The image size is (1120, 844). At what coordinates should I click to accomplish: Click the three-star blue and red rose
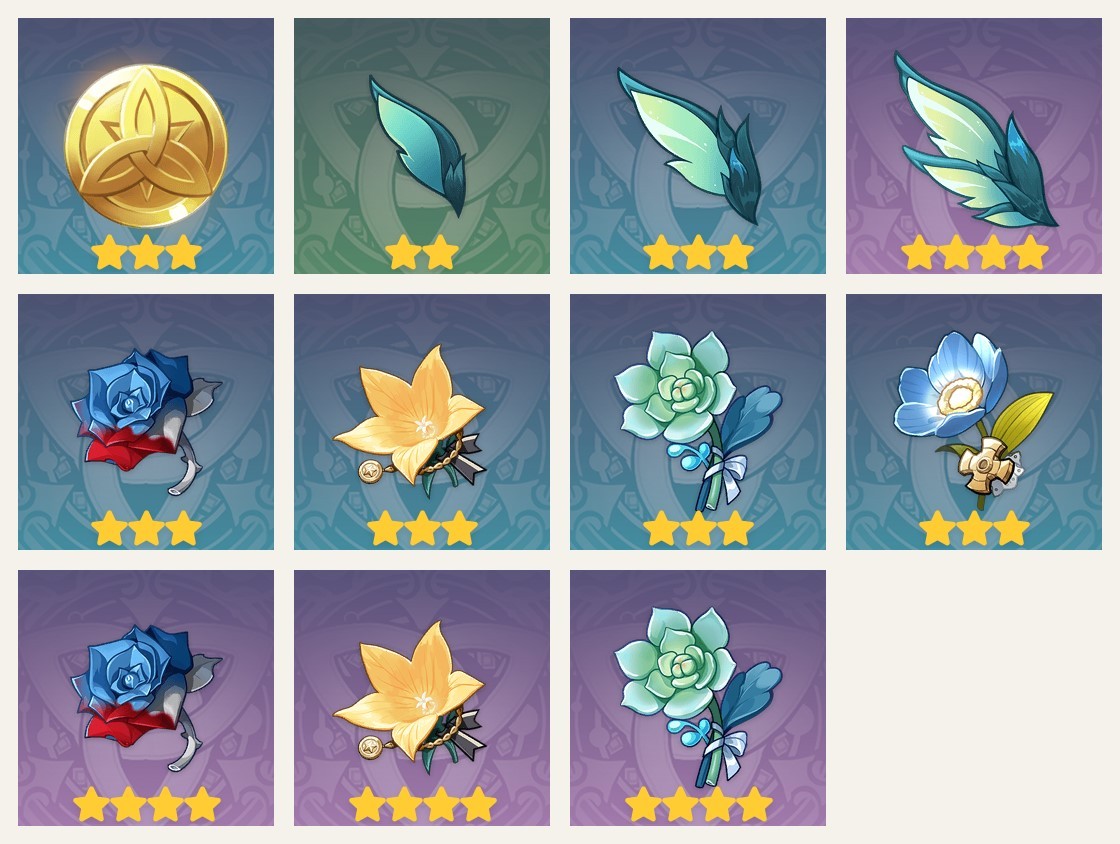coord(146,422)
